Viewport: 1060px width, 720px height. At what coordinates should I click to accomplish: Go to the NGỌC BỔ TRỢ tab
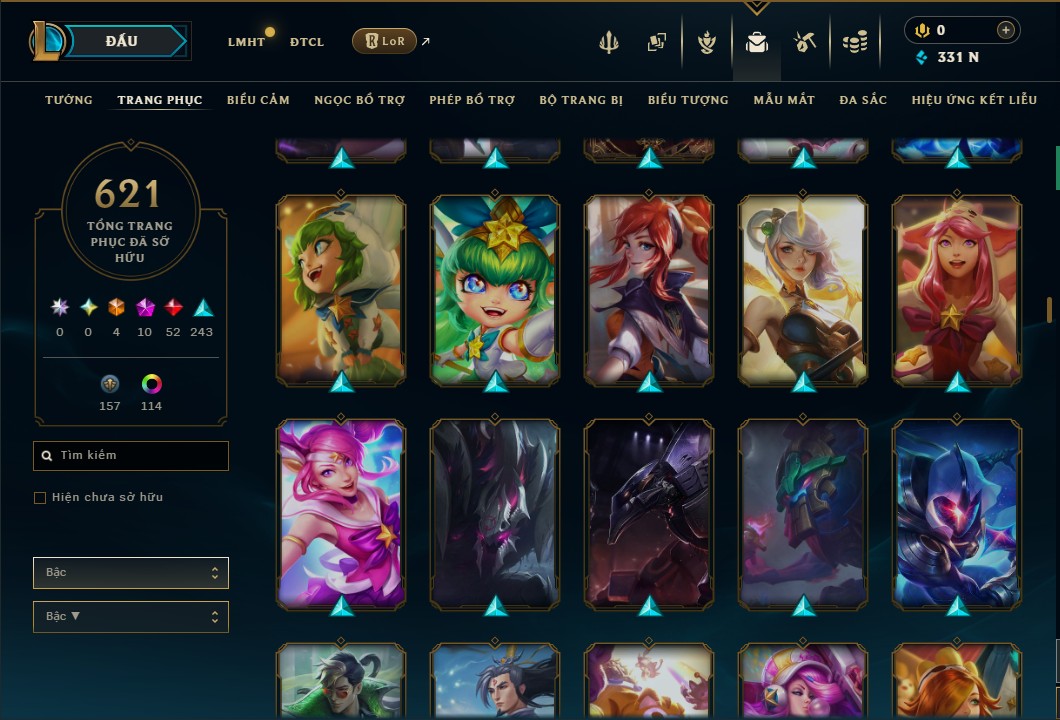pos(359,100)
